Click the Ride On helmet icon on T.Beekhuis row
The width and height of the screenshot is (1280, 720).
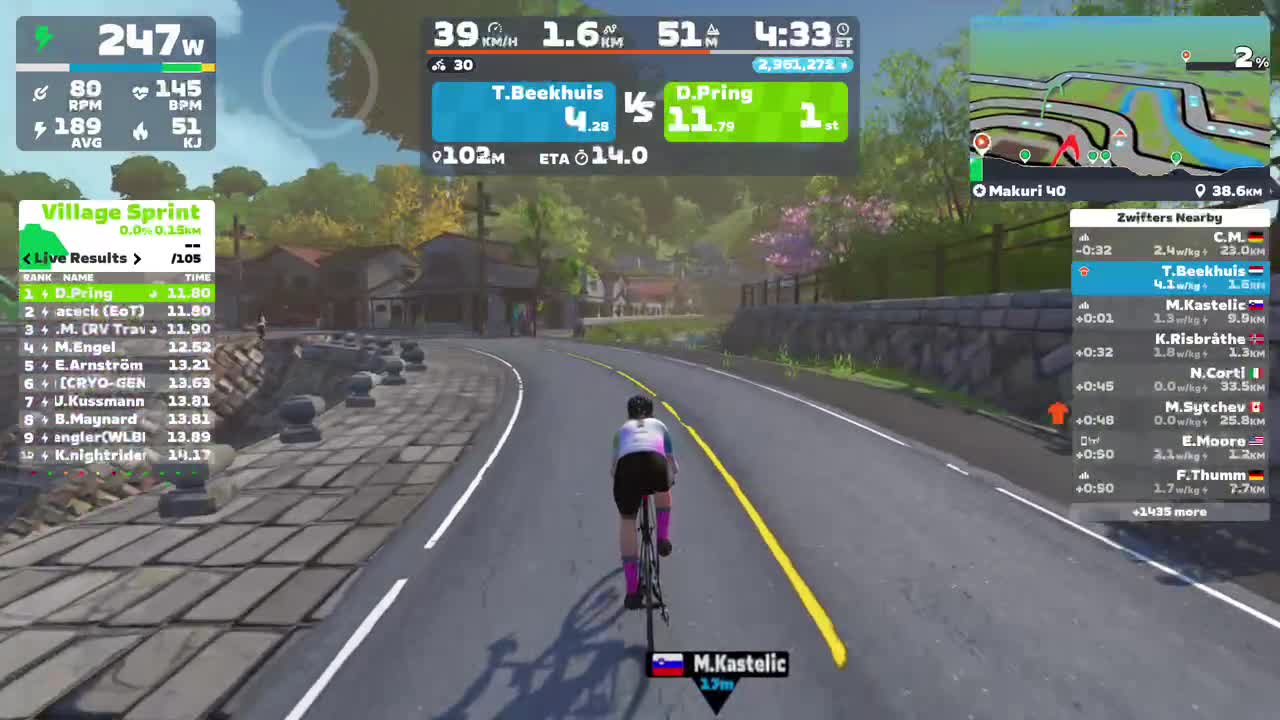[x=1084, y=271]
